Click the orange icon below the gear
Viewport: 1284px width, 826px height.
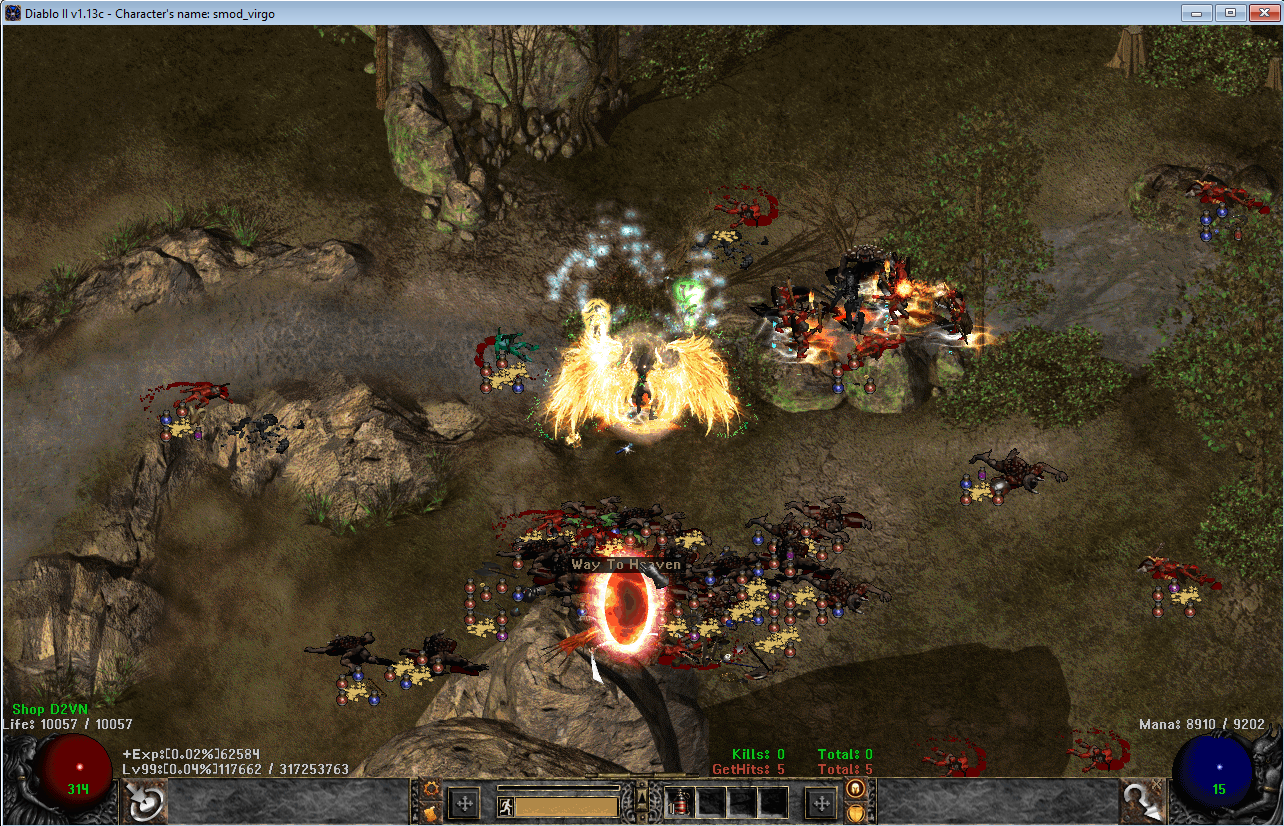(432, 812)
